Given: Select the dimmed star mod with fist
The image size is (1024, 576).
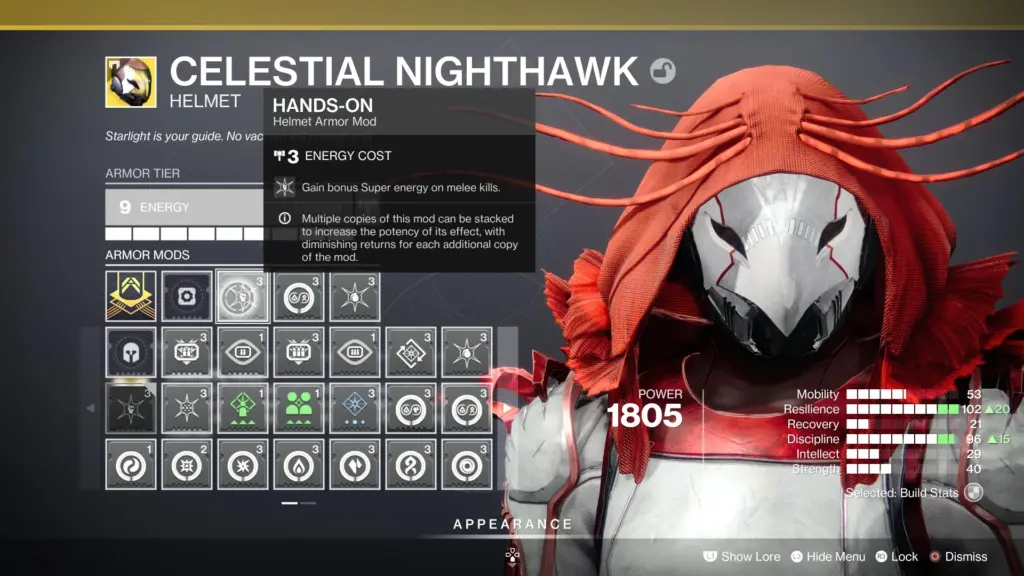Looking at the screenshot, I should tap(131, 408).
